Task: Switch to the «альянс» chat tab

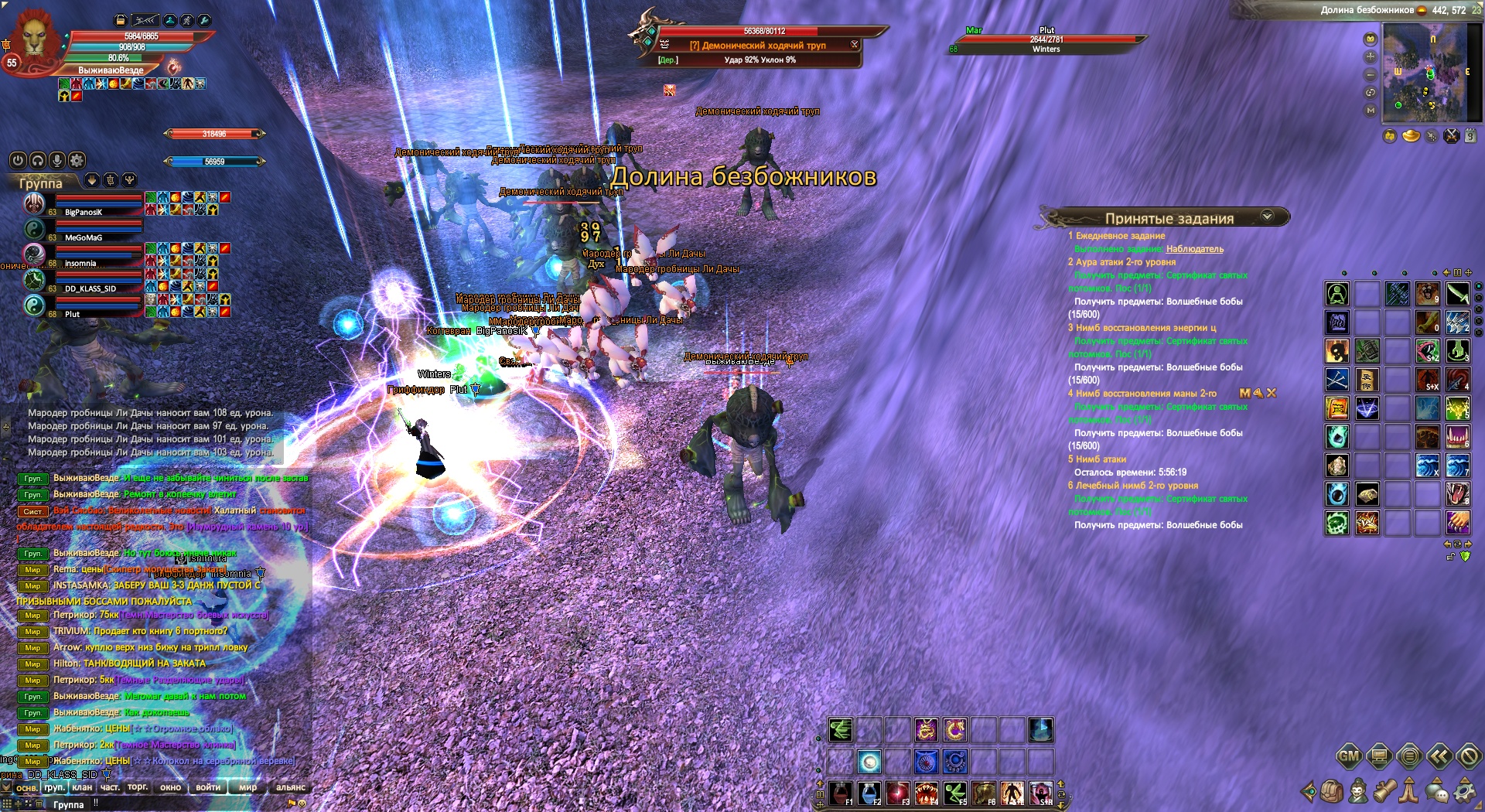Action: [x=291, y=787]
